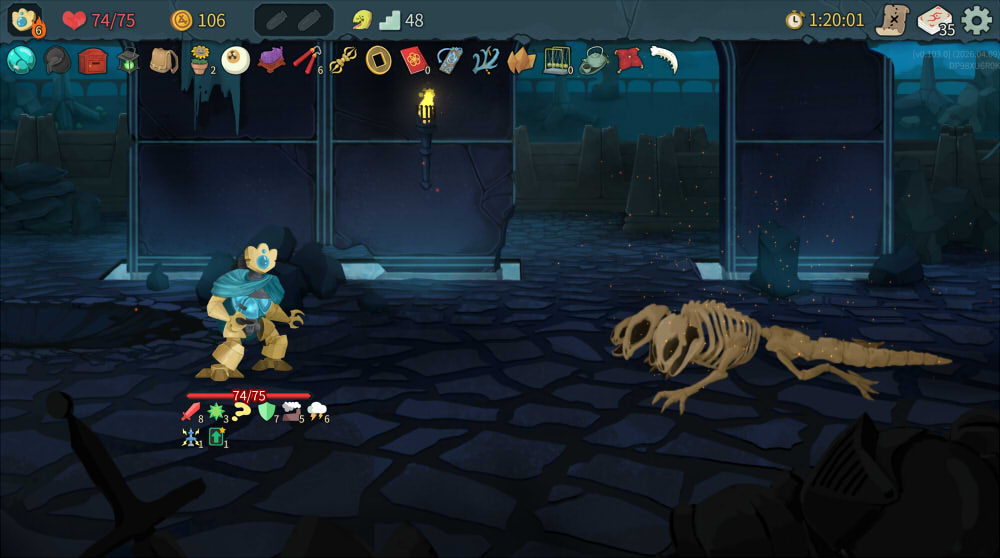View the deck of 35 cards
Image resolution: width=1000 pixels, height=558 pixels.
click(x=935, y=20)
